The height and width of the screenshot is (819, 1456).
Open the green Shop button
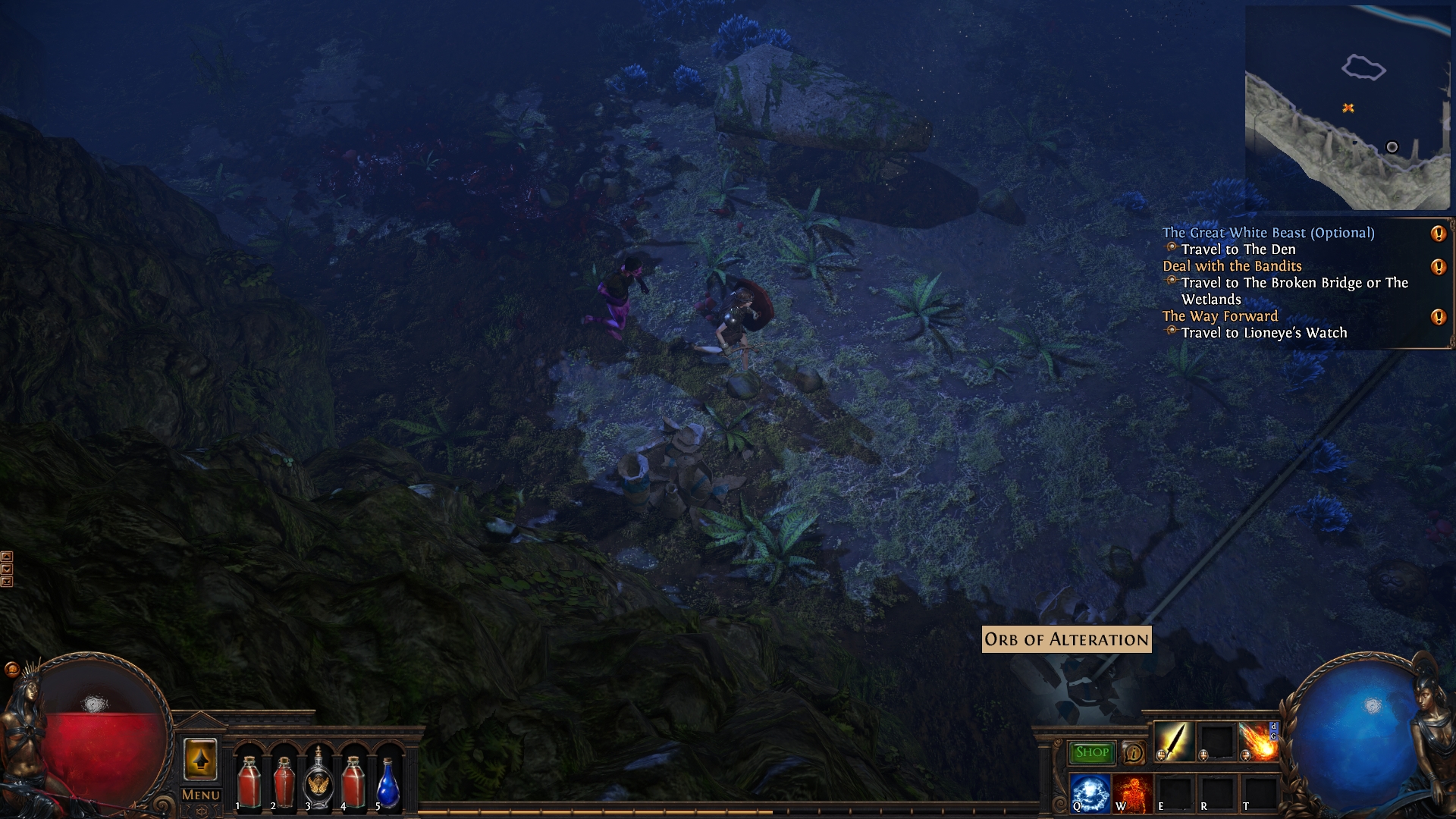click(1091, 752)
